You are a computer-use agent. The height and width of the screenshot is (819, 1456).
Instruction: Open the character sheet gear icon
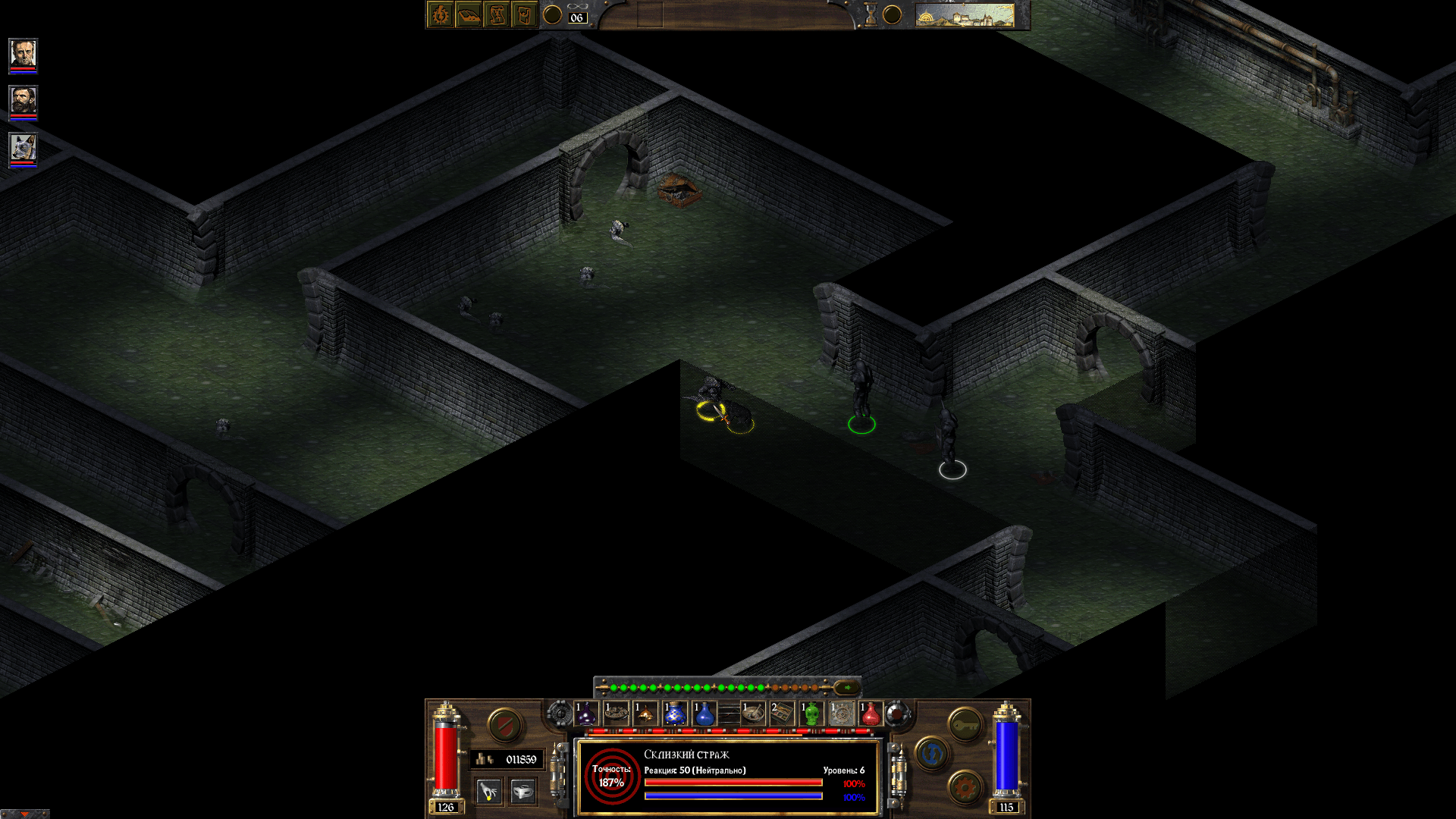tap(440, 14)
